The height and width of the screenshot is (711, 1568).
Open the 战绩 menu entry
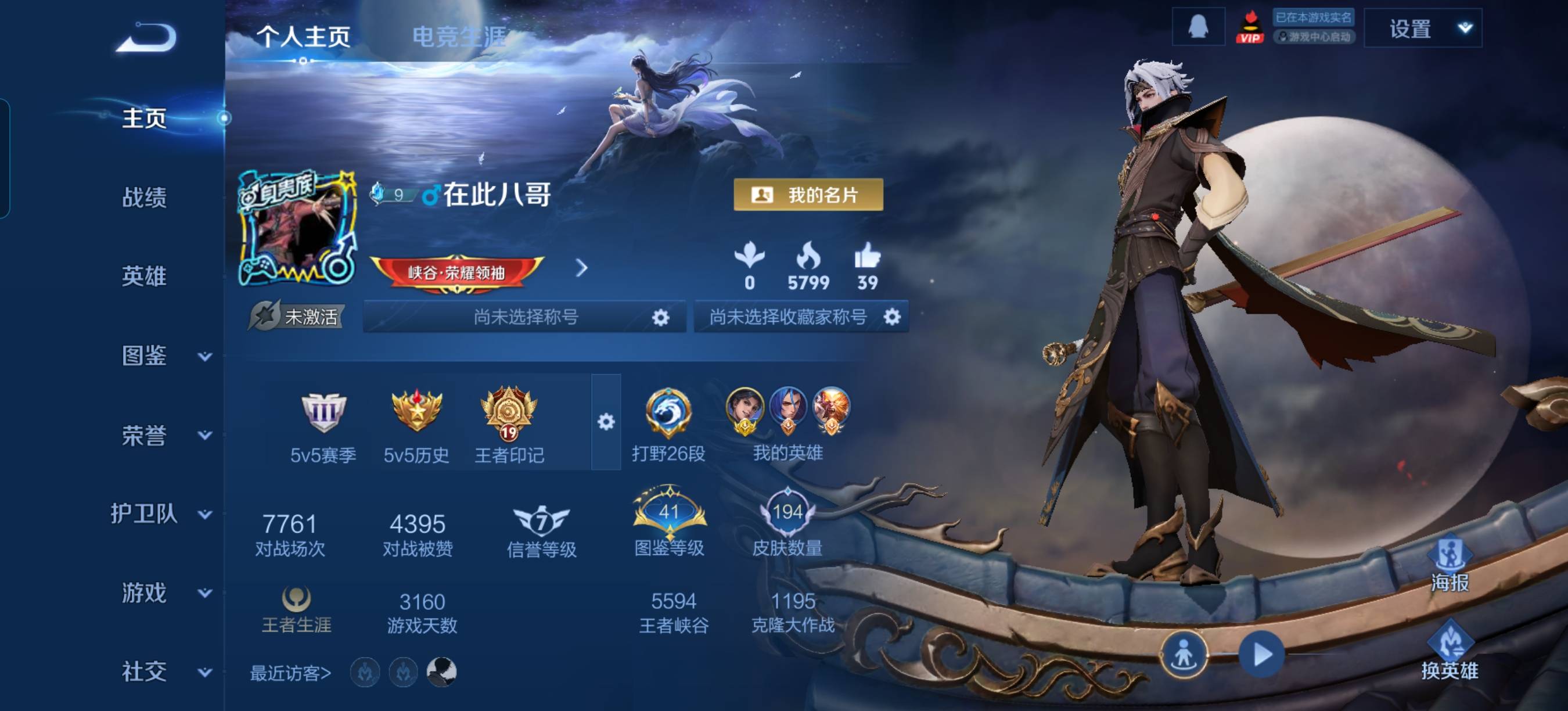pyautogui.click(x=144, y=198)
